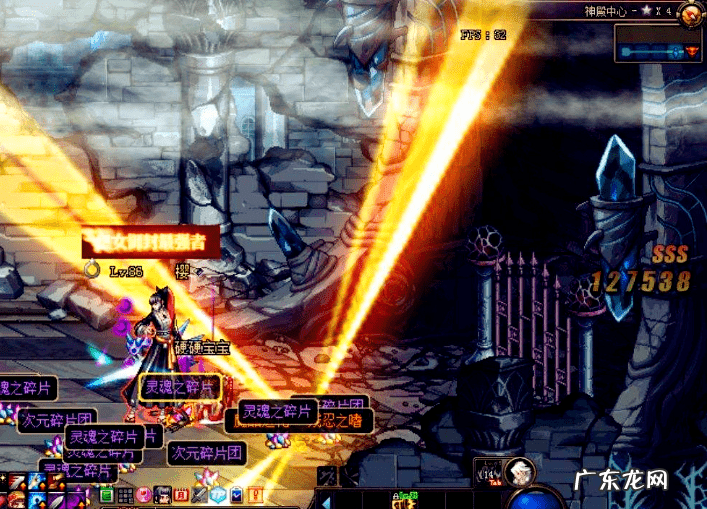Open the dark-haired character face icon
Image resolution: width=707 pixels, height=509 pixels.
[162, 495]
